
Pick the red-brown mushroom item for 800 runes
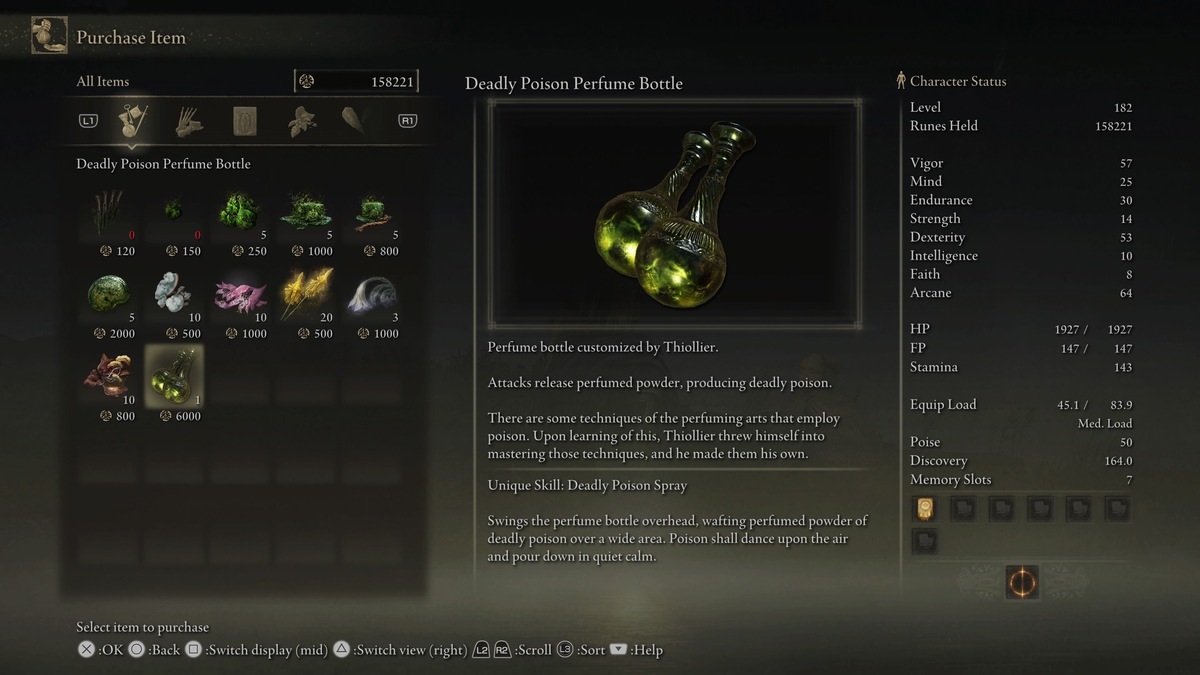point(110,377)
